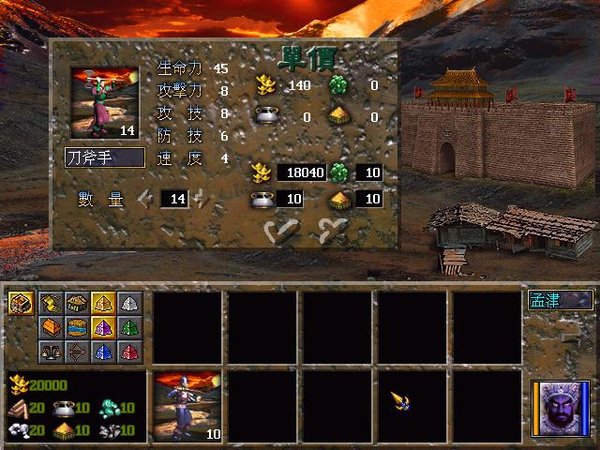Click the 孟津 city name label
This screenshot has height=450, width=600.
(x=561, y=299)
